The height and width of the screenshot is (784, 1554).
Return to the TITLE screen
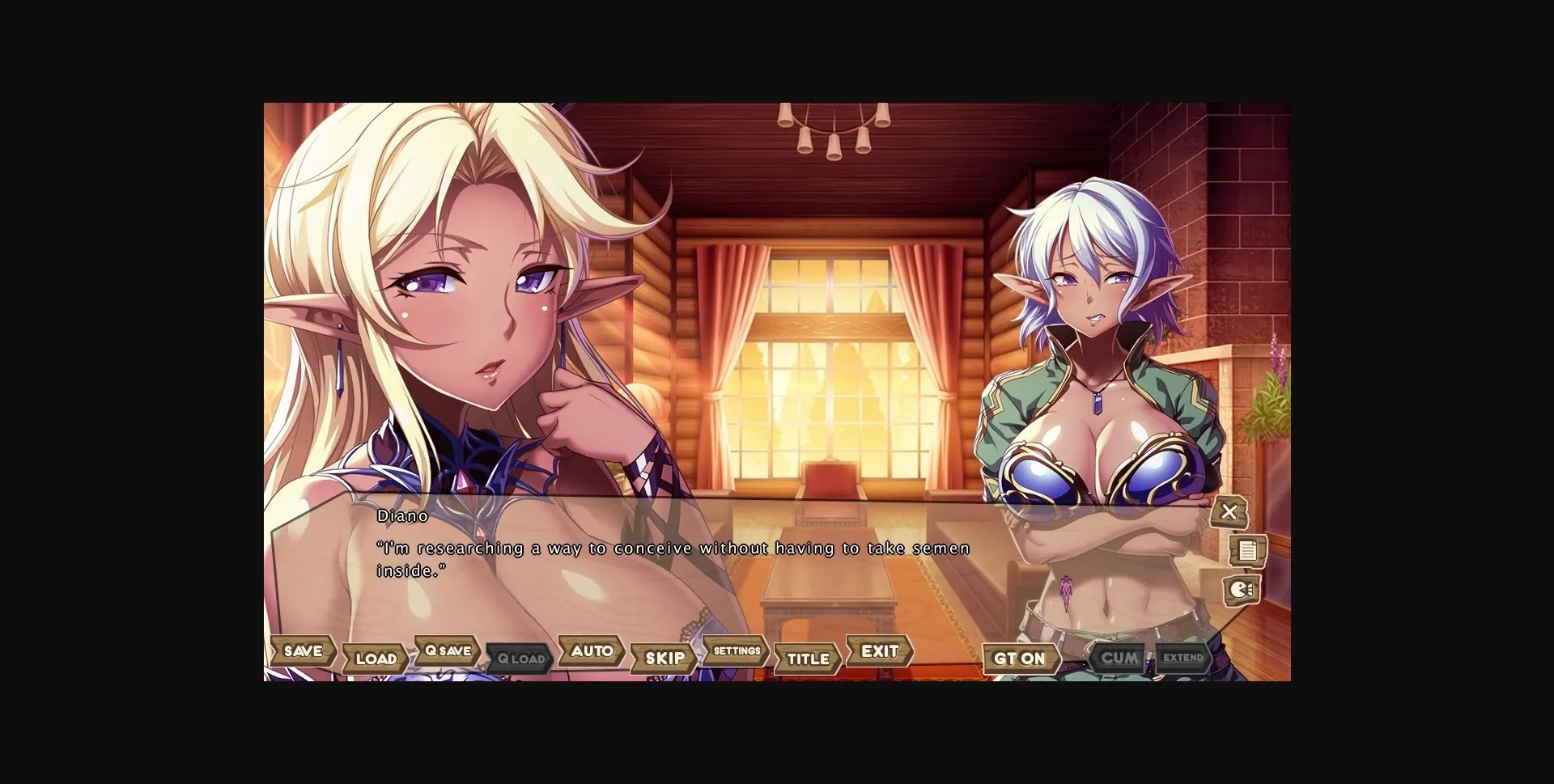point(806,659)
